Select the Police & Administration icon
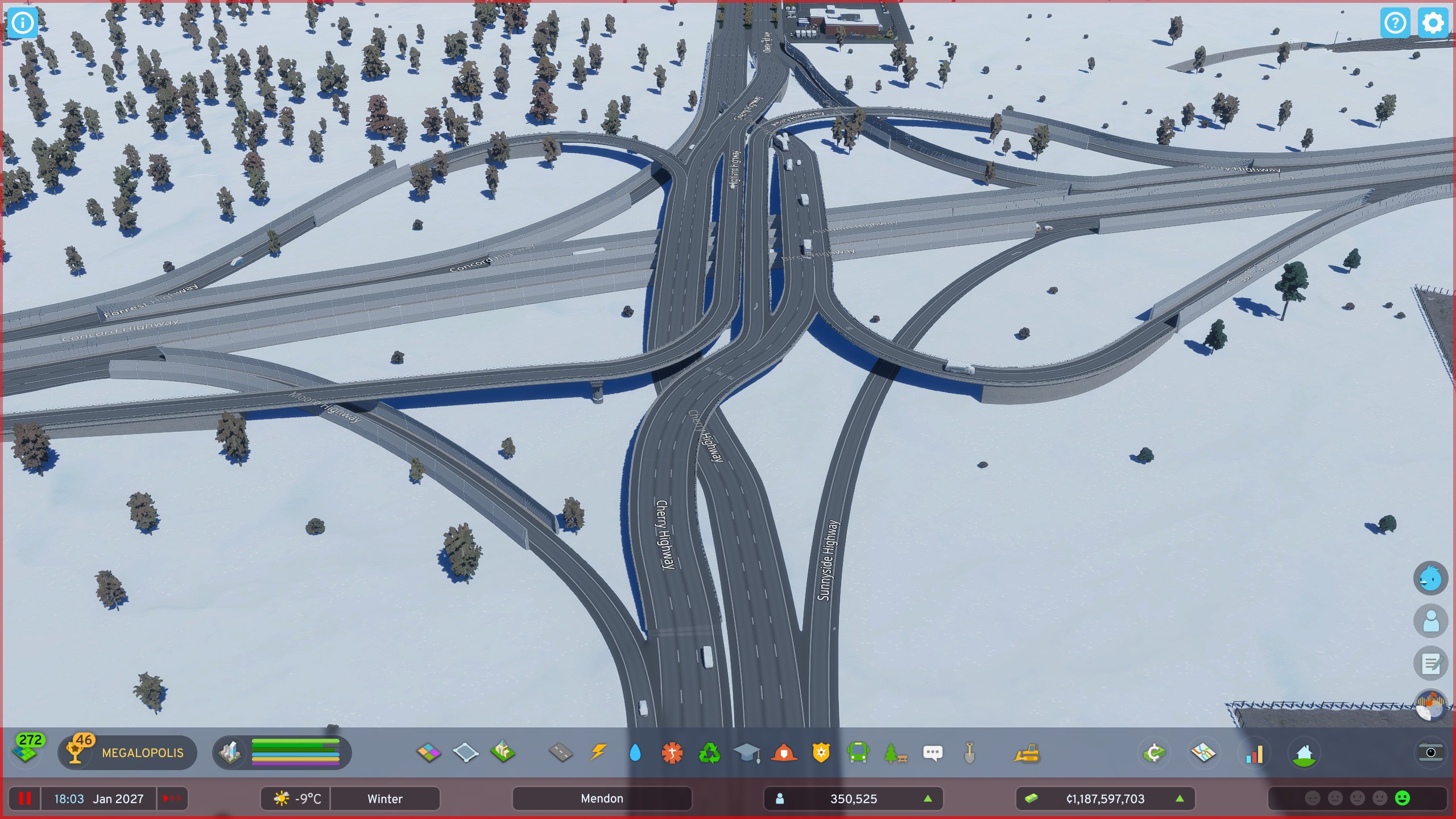 [821, 752]
